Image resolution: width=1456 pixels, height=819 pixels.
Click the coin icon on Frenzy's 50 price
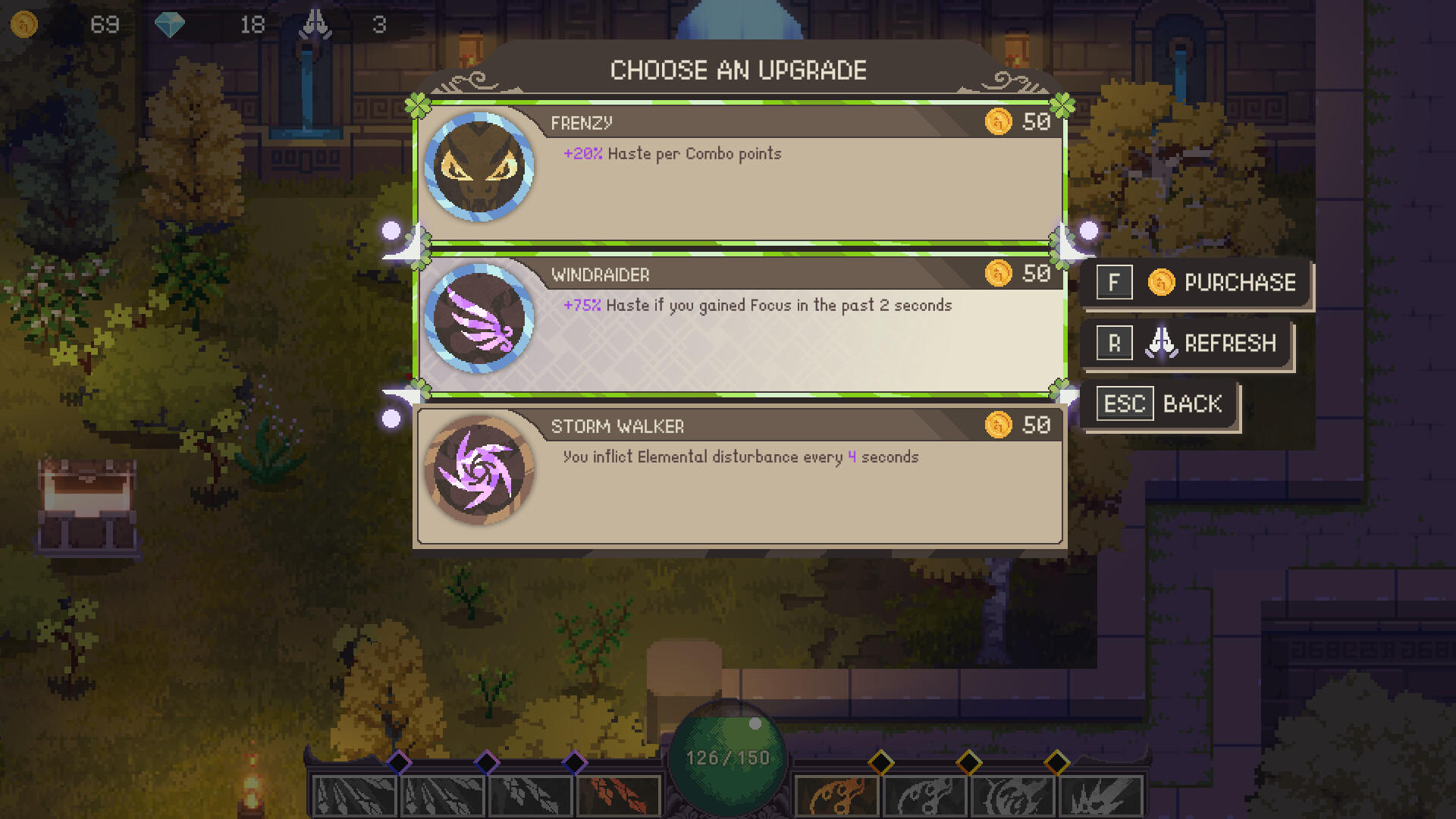(999, 122)
